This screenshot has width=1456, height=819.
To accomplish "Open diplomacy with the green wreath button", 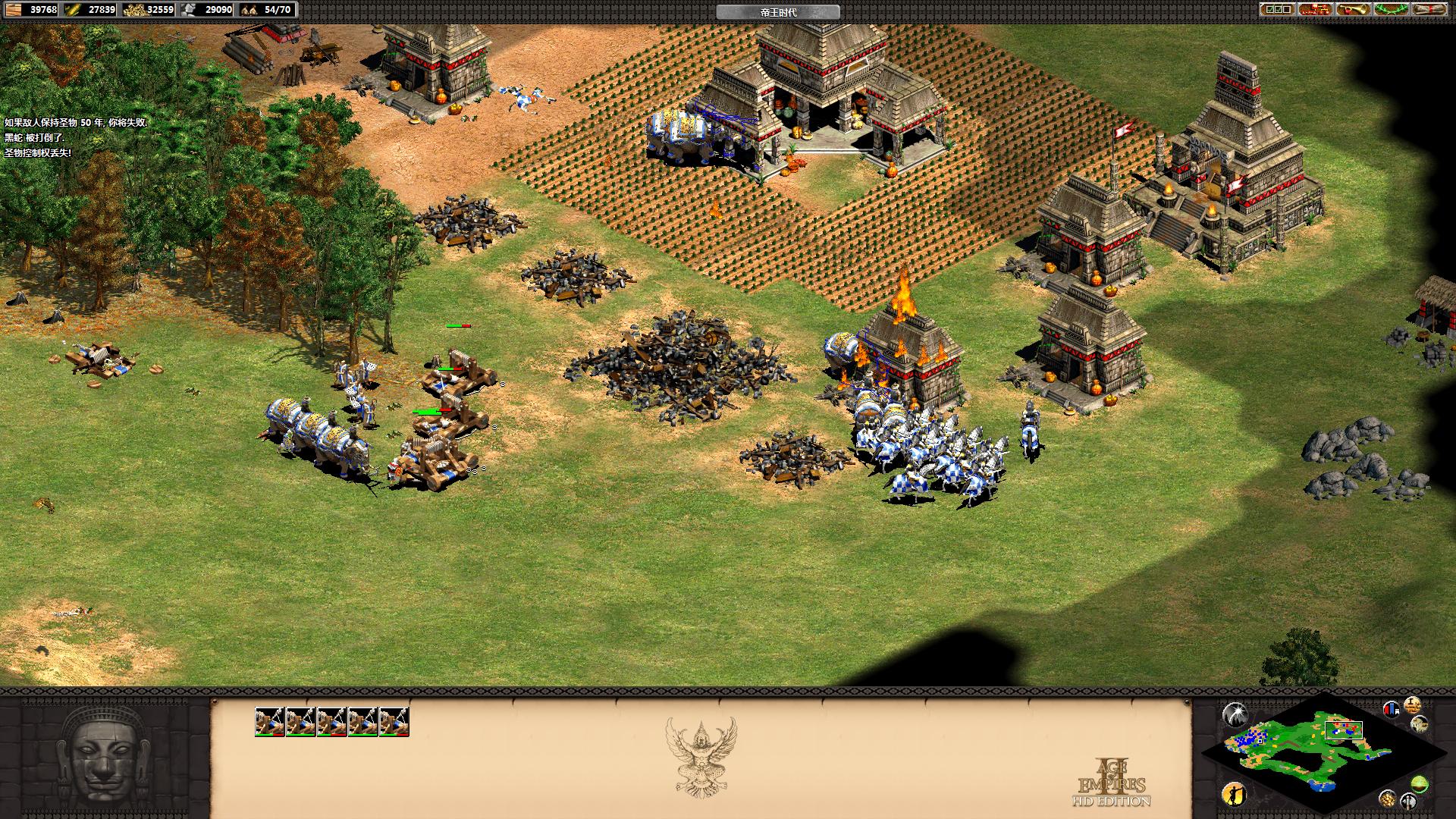I will coord(1392,9).
